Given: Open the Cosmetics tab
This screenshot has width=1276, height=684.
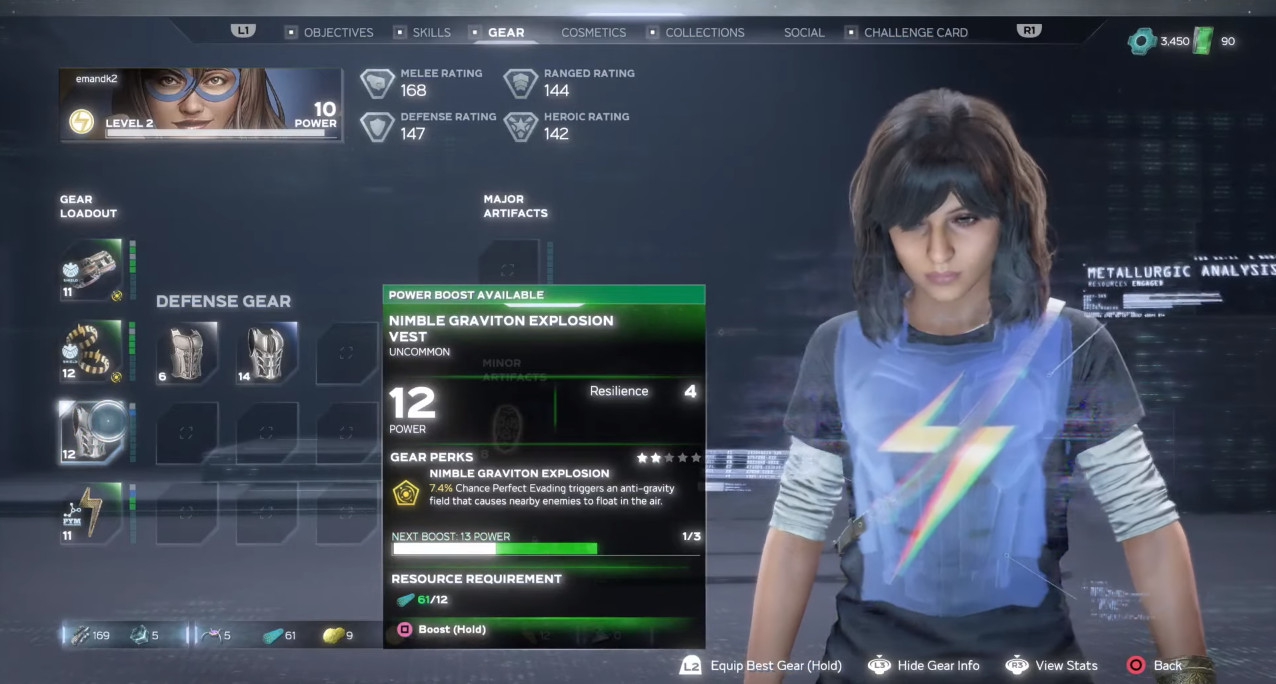Looking at the screenshot, I should click(593, 32).
